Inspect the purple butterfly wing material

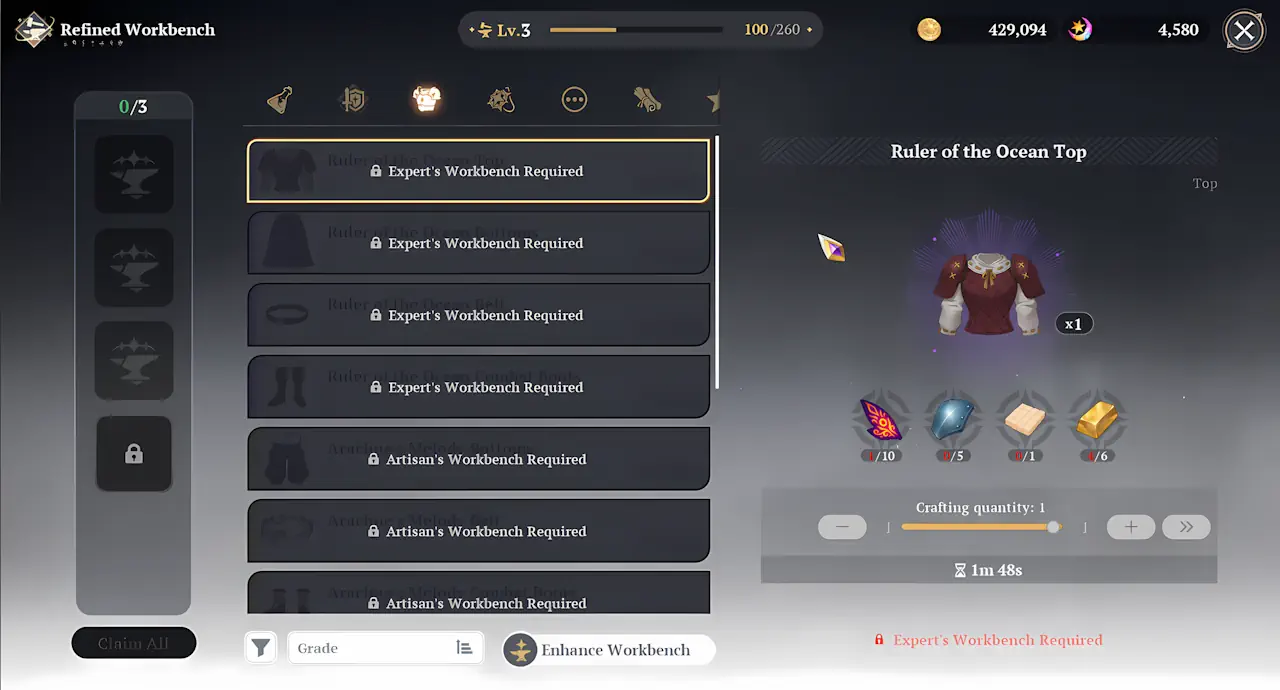click(x=880, y=421)
